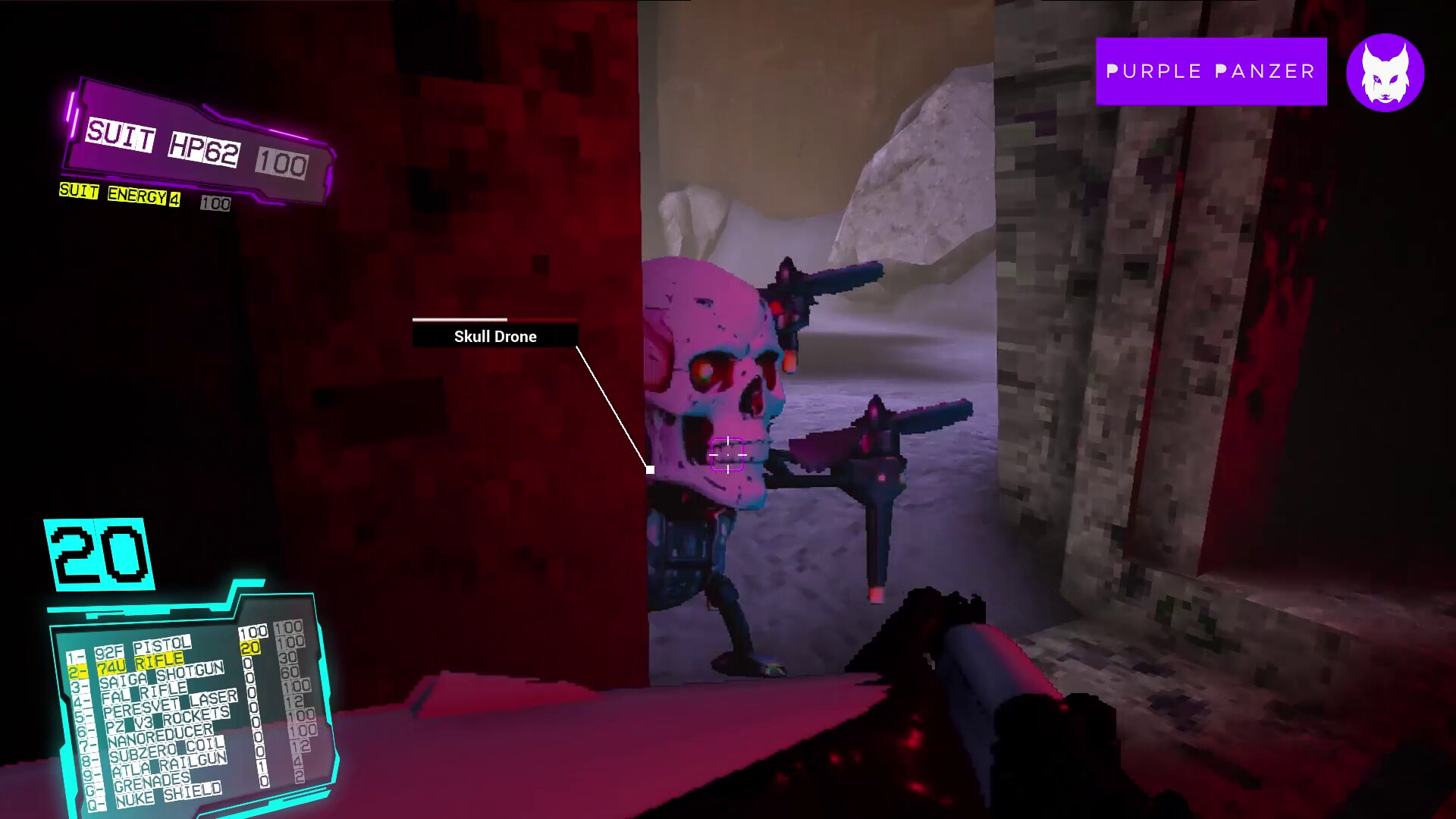Open the Skull Drone info label
1456x819 pixels.
point(494,336)
